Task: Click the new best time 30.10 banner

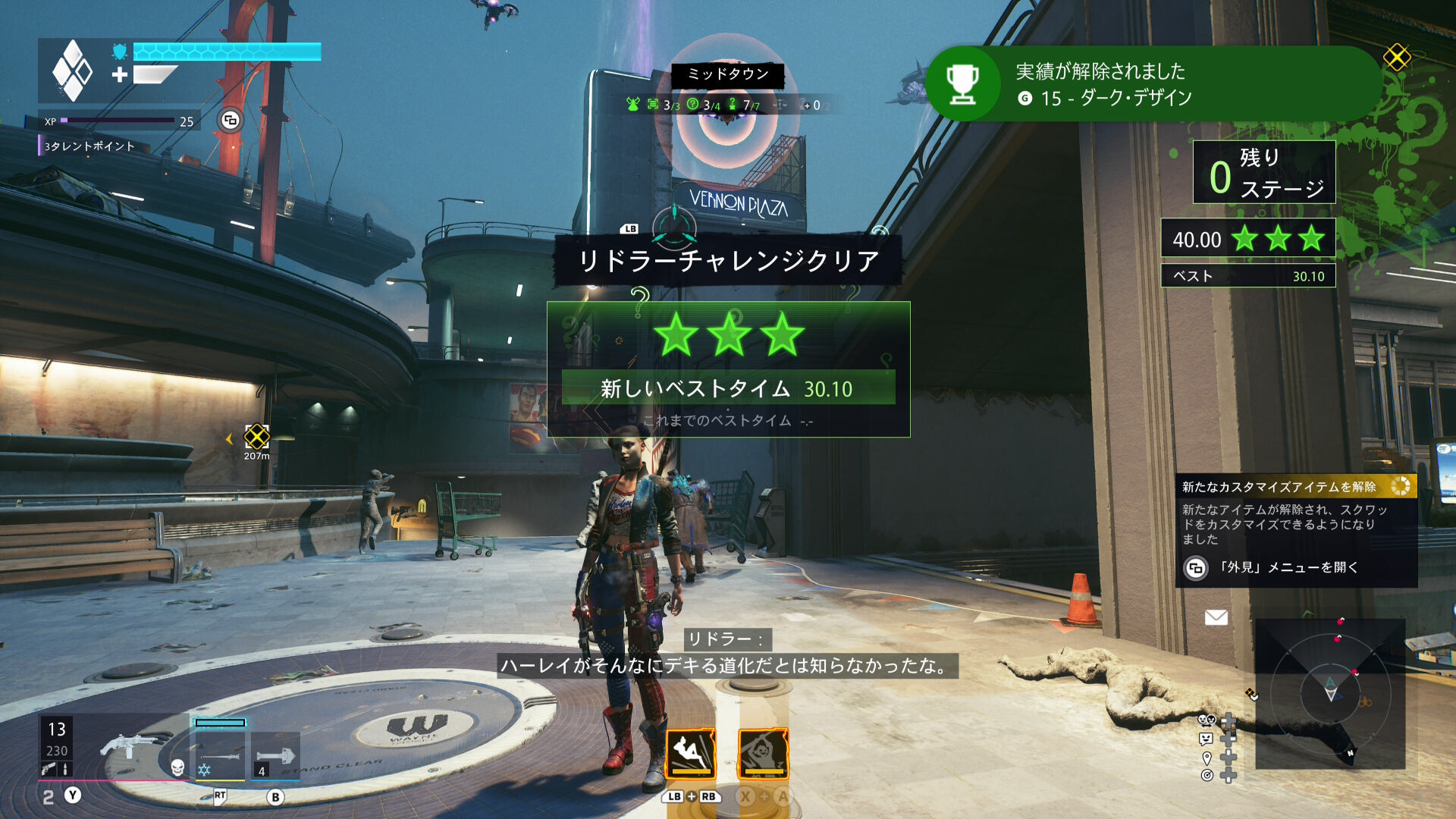Action: [728, 388]
